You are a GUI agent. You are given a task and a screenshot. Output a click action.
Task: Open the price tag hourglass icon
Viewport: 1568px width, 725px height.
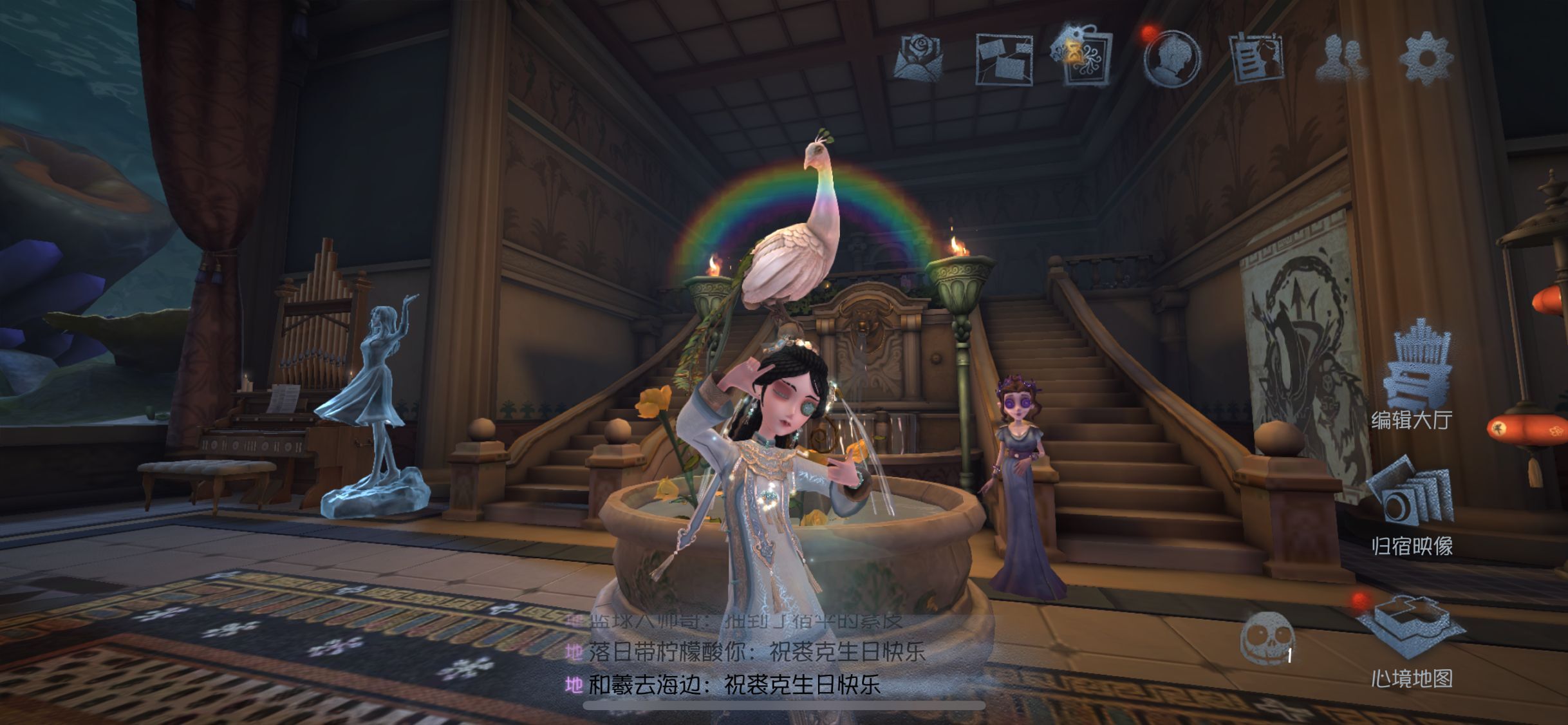tap(1085, 55)
